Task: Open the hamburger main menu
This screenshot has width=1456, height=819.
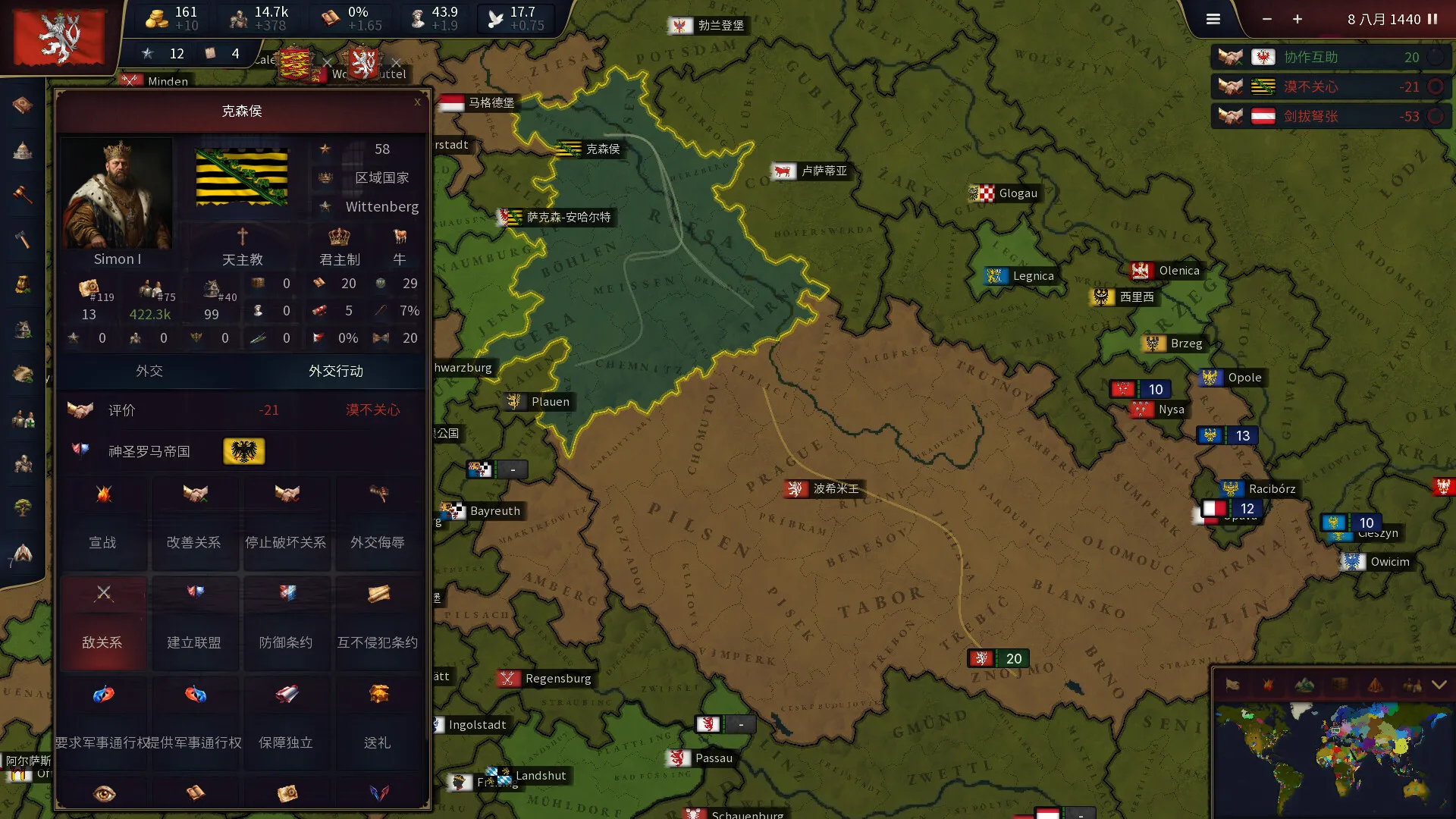Action: coord(1213,19)
